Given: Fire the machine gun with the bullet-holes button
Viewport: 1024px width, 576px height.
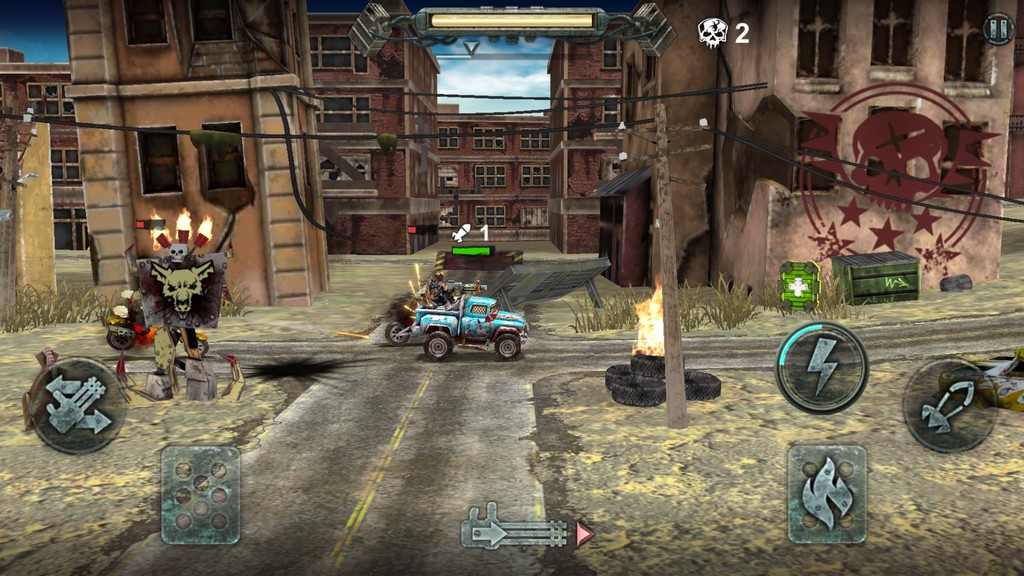Looking at the screenshot, I should point(200,494).
